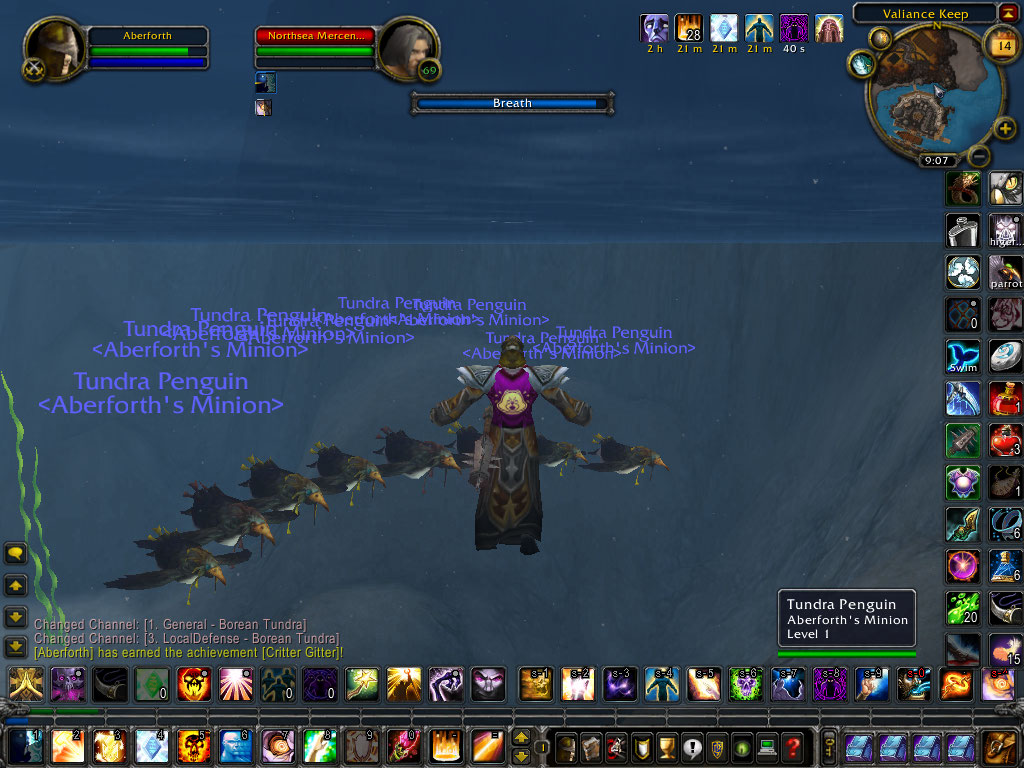Viewport: 1024px width, 768px height.
Task: Open the backpack in the bag bar
Action: coord(998,746)
